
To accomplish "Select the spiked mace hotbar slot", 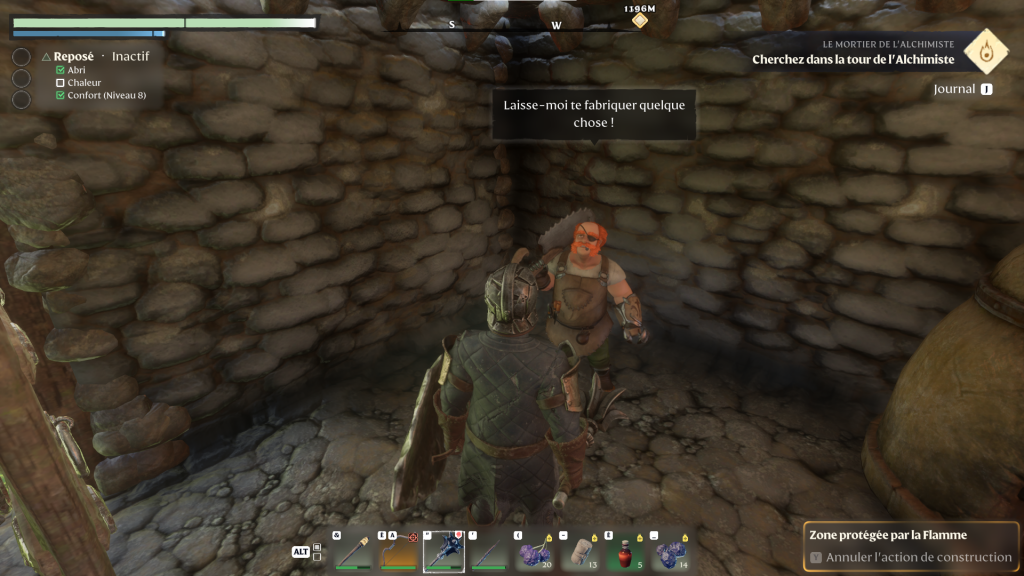I will (x=443, y=551).
